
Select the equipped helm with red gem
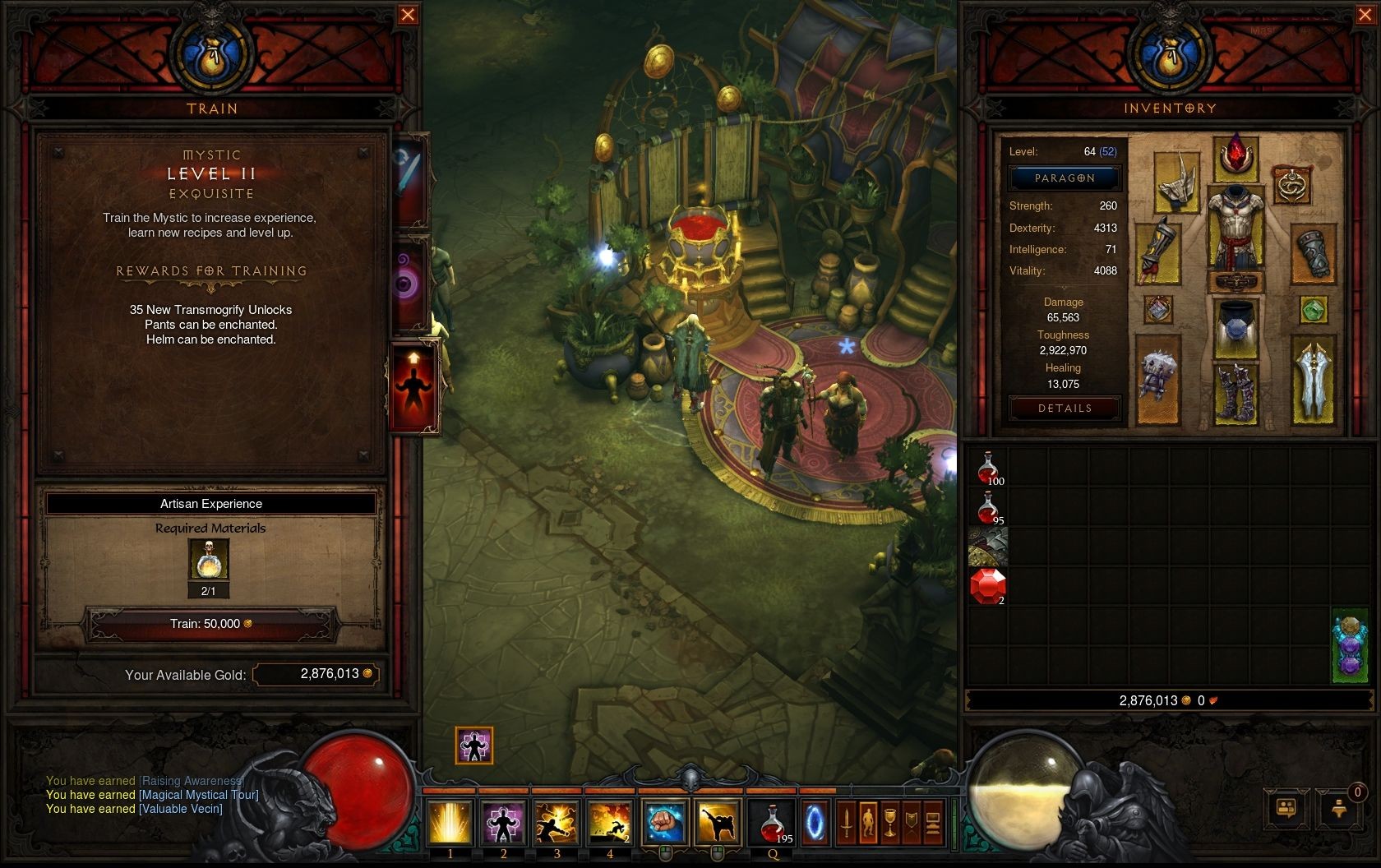(1235, 157)
